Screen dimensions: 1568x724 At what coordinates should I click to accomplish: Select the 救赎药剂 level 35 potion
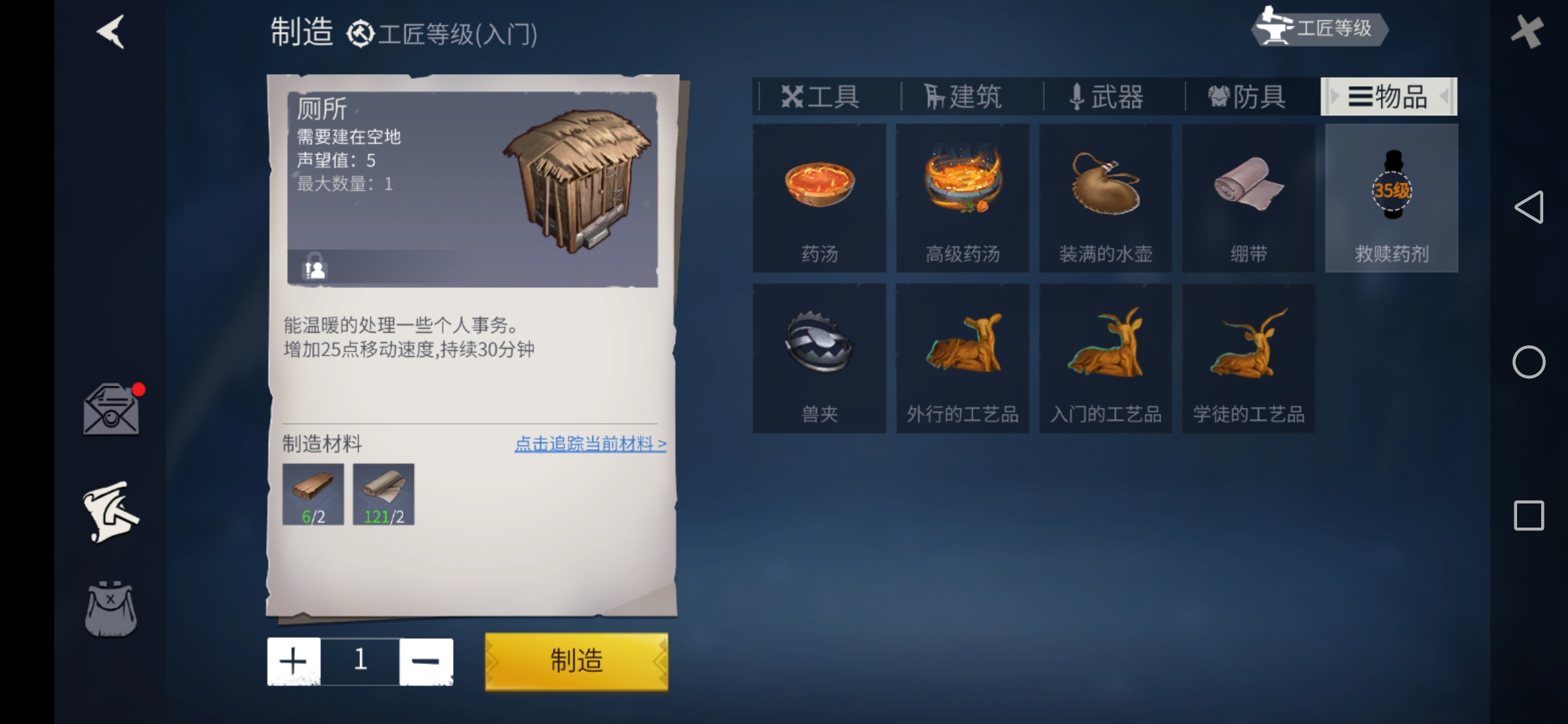click(1390, 198)
